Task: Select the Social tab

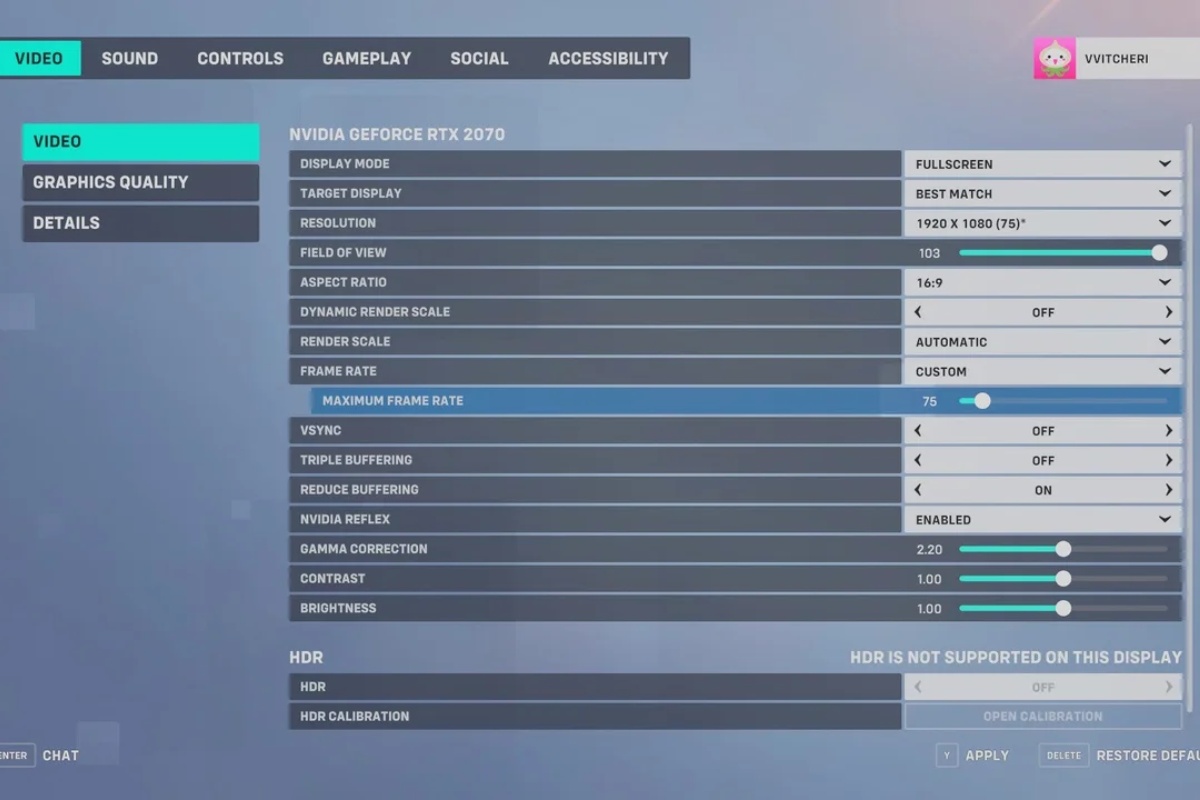Action: point(479,58)
